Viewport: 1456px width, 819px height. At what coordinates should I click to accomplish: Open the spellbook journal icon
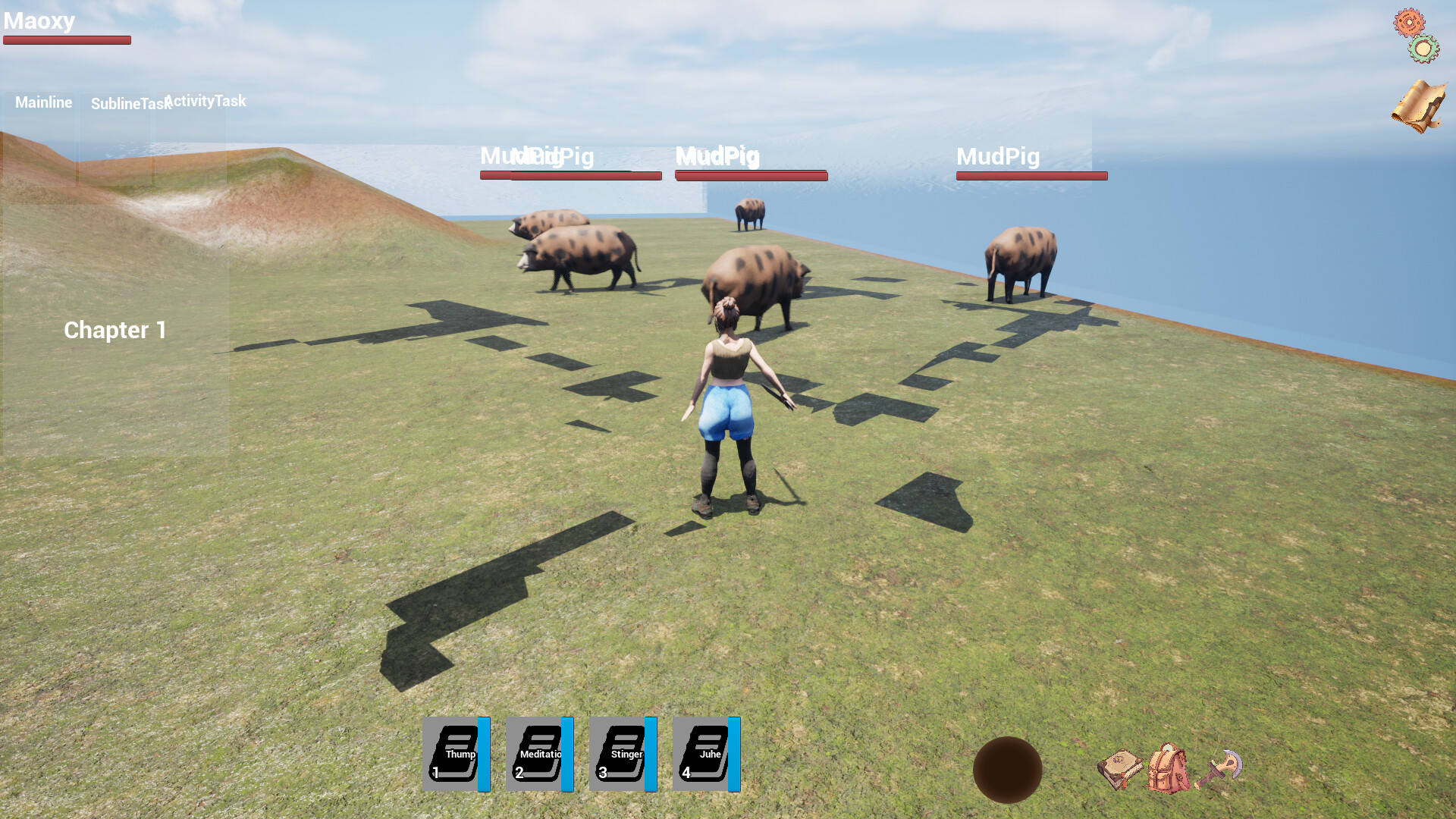1121,768
